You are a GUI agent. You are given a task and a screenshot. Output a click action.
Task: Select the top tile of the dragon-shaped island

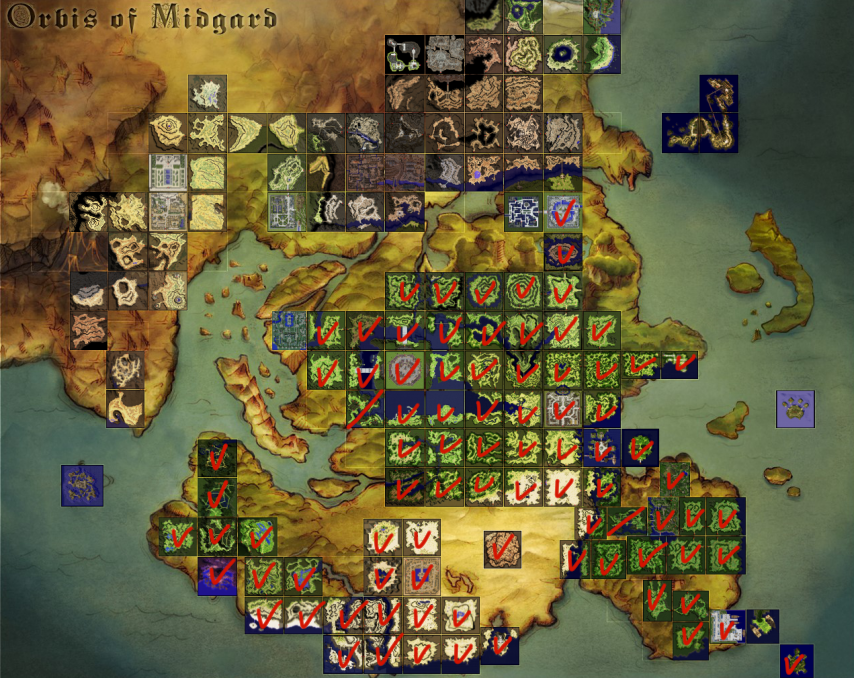[718, 94]
